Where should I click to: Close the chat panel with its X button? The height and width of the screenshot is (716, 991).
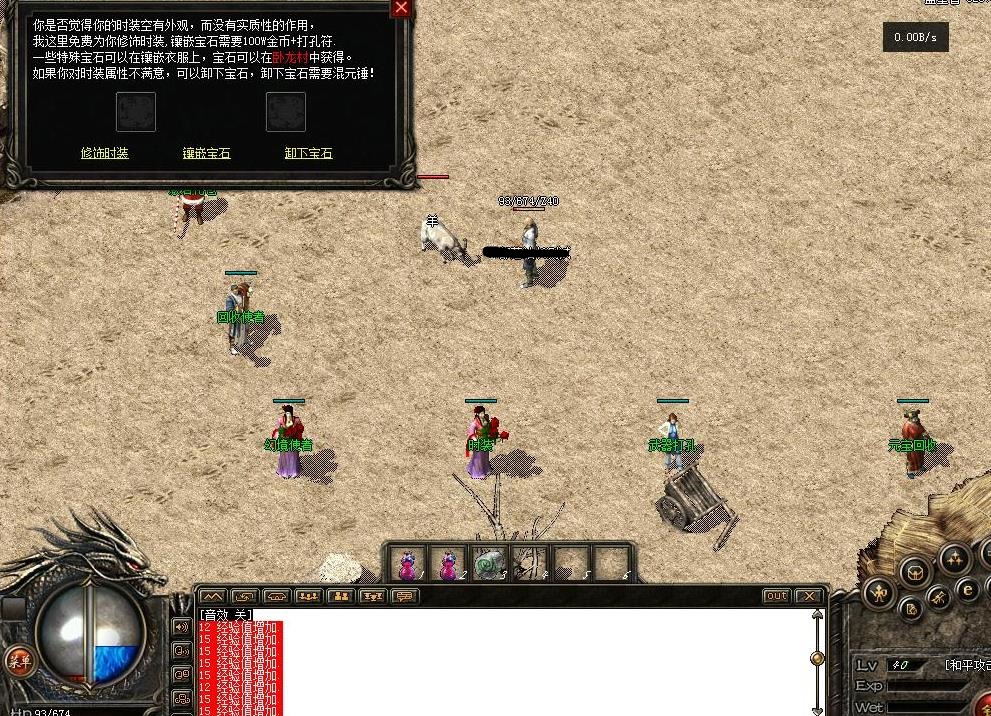tap(808, 596)
